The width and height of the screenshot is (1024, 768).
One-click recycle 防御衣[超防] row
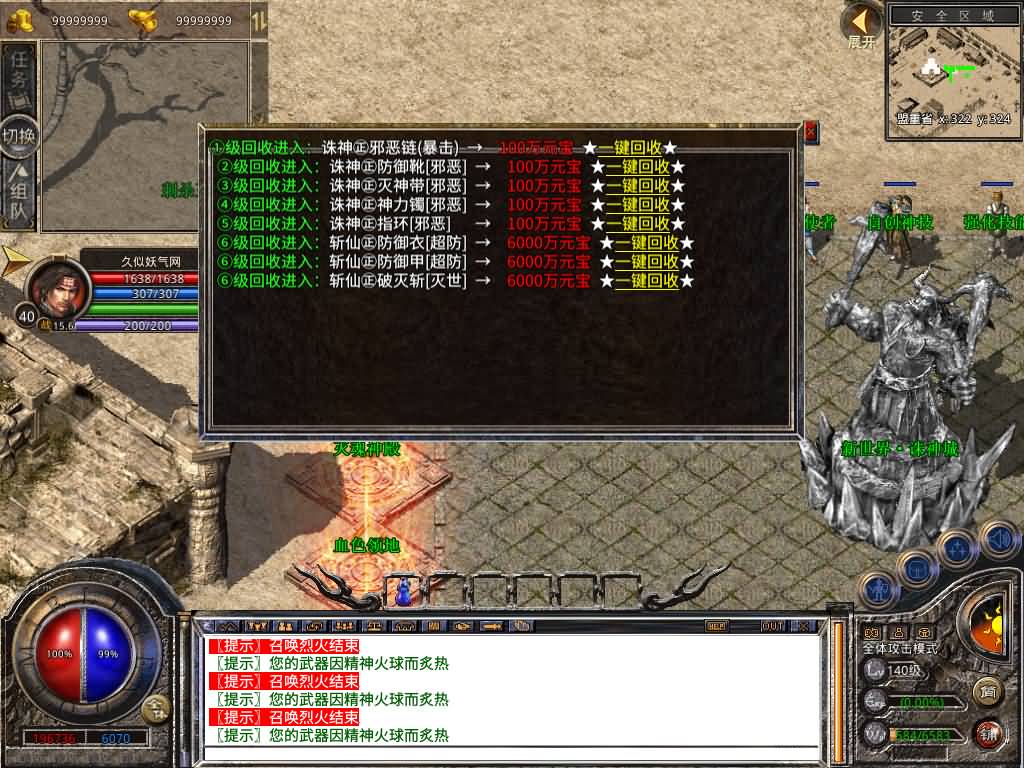[x=646, y=242]
